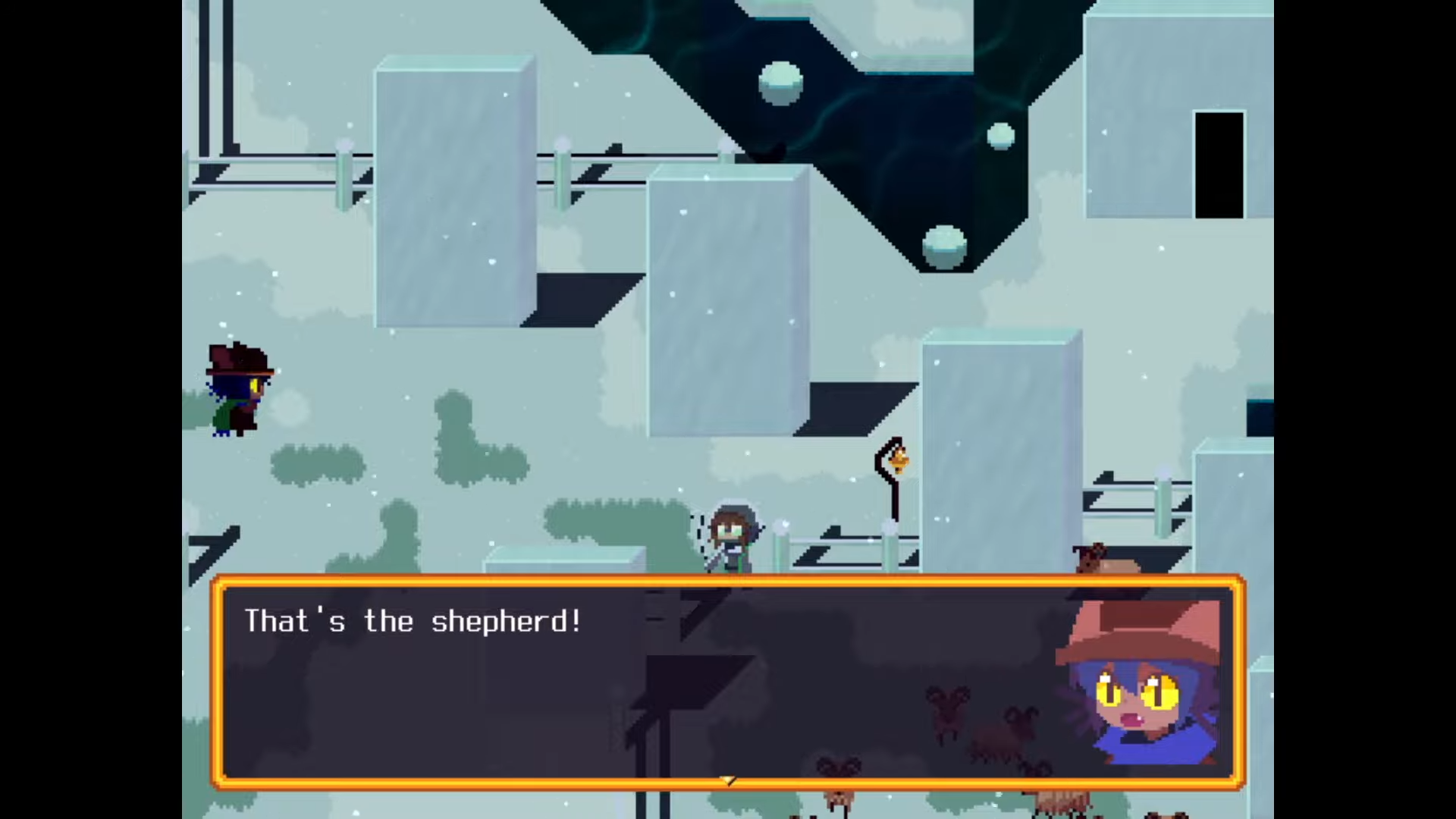
Task: Click the dark doorway in the top-right building
Action: [x=1219, y=163]
